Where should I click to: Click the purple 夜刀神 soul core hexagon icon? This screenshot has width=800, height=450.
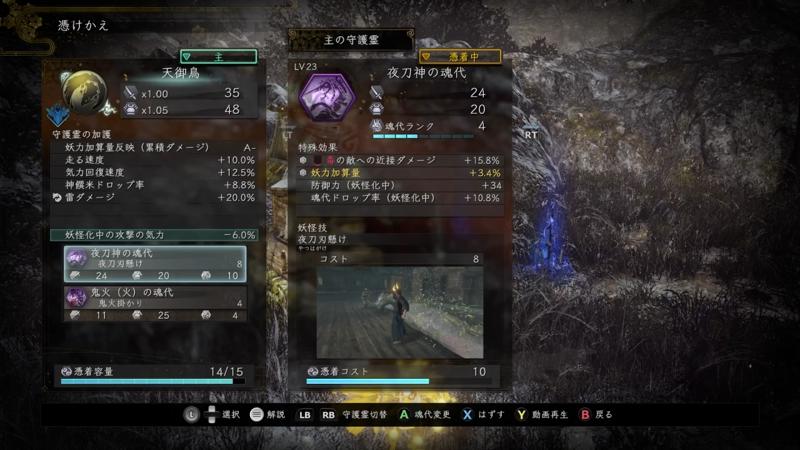(327, 100)
